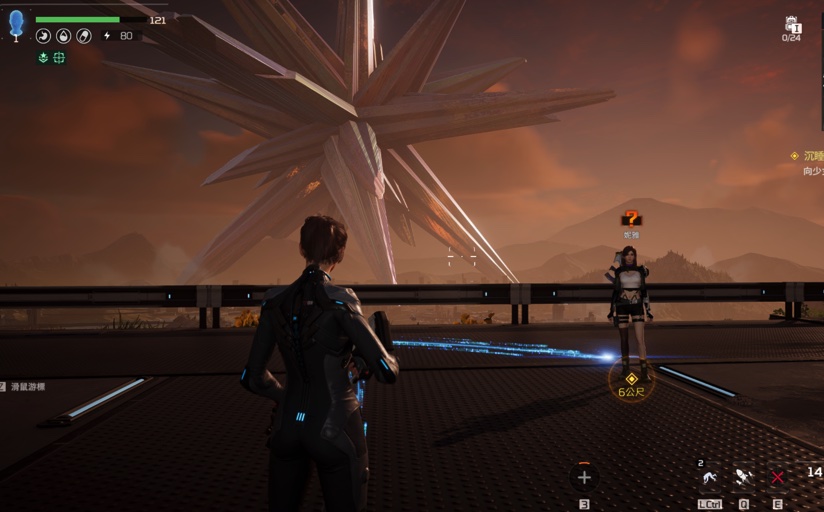The height and width of the screenshot is (512, 824).
Task: Open the backpack inventory icon
Action: click(792, 25)
